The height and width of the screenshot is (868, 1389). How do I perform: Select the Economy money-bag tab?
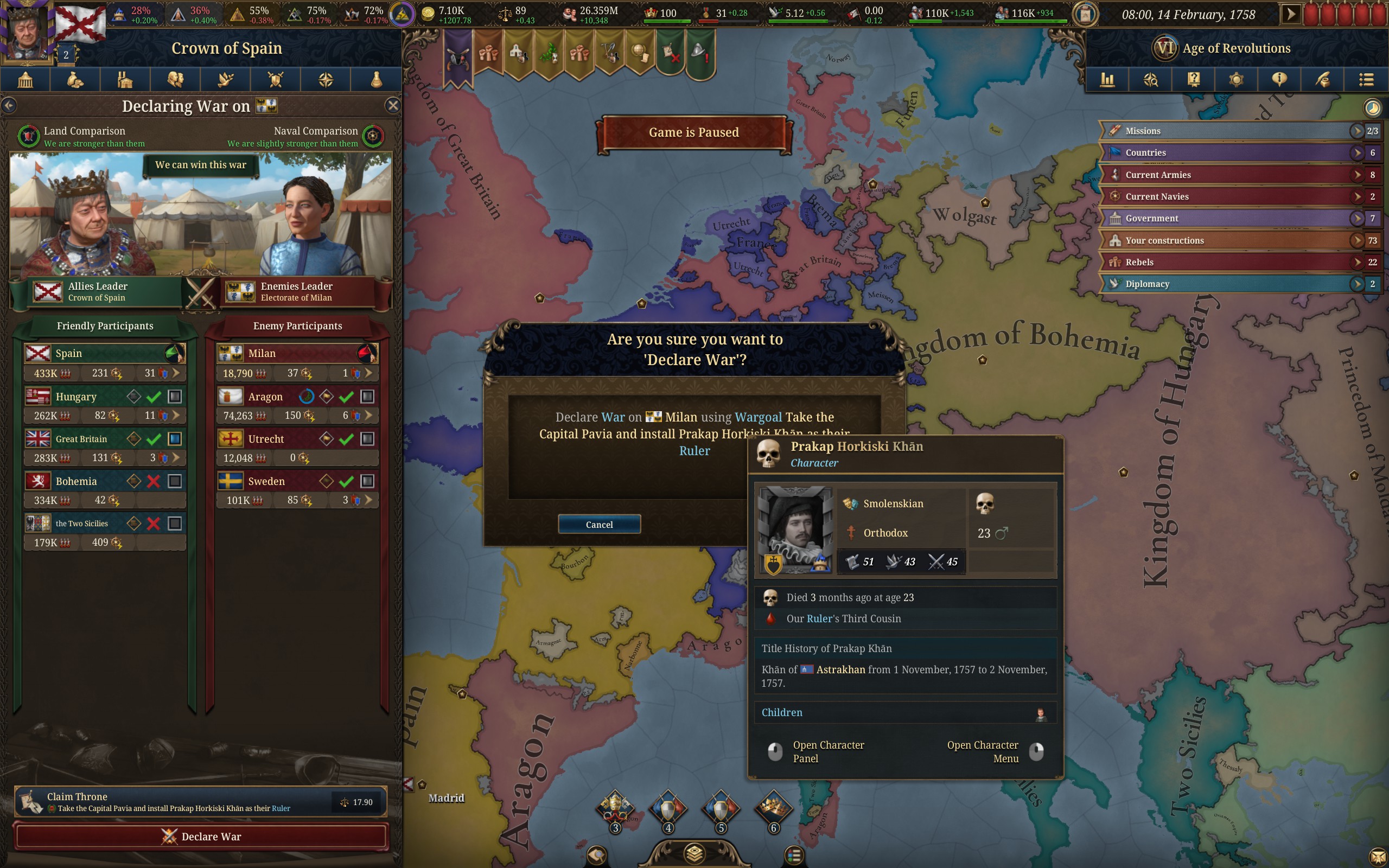[75, 79]
